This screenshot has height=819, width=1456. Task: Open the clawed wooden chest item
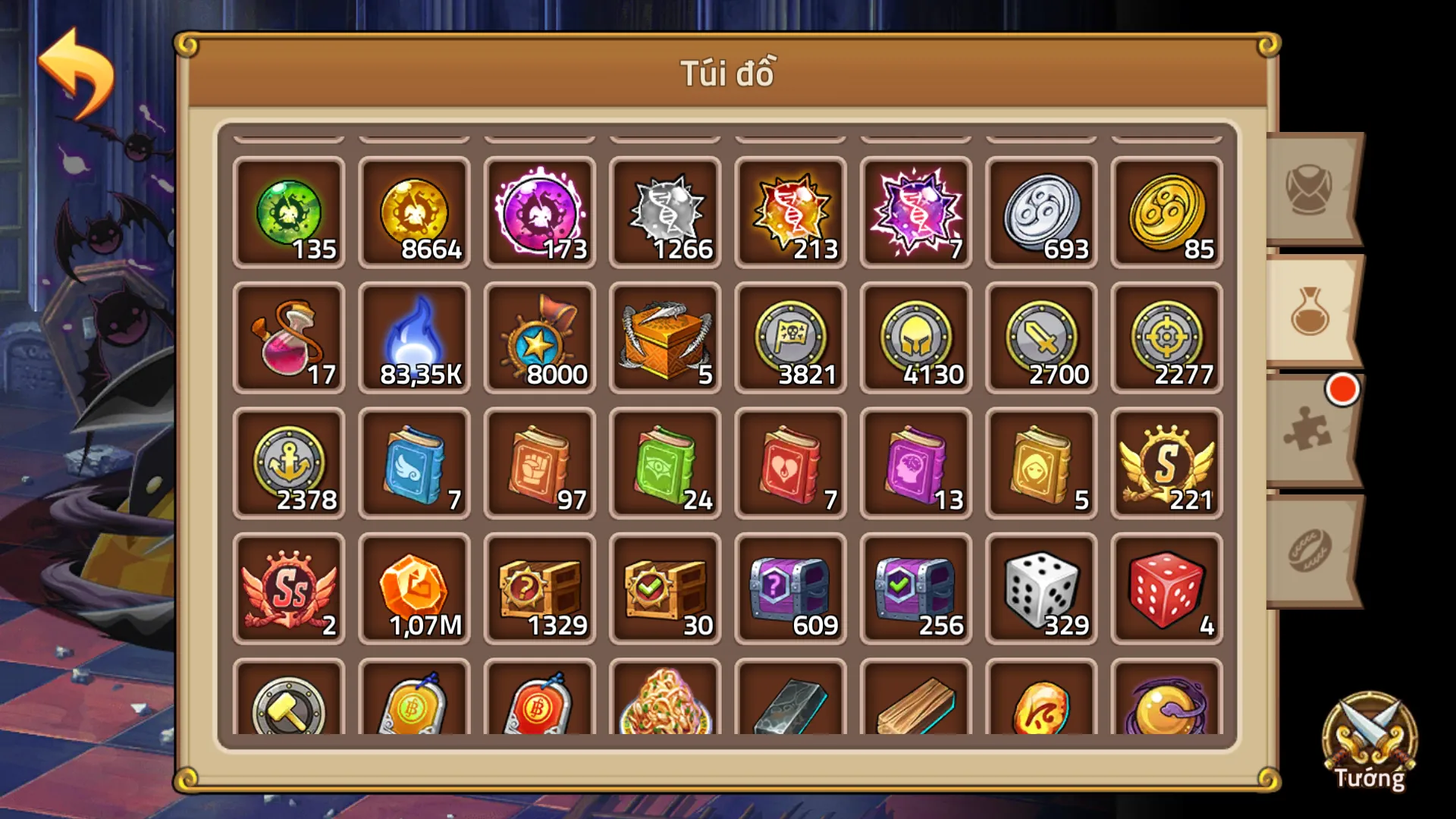pyautogui.click(x=665, y=339)
